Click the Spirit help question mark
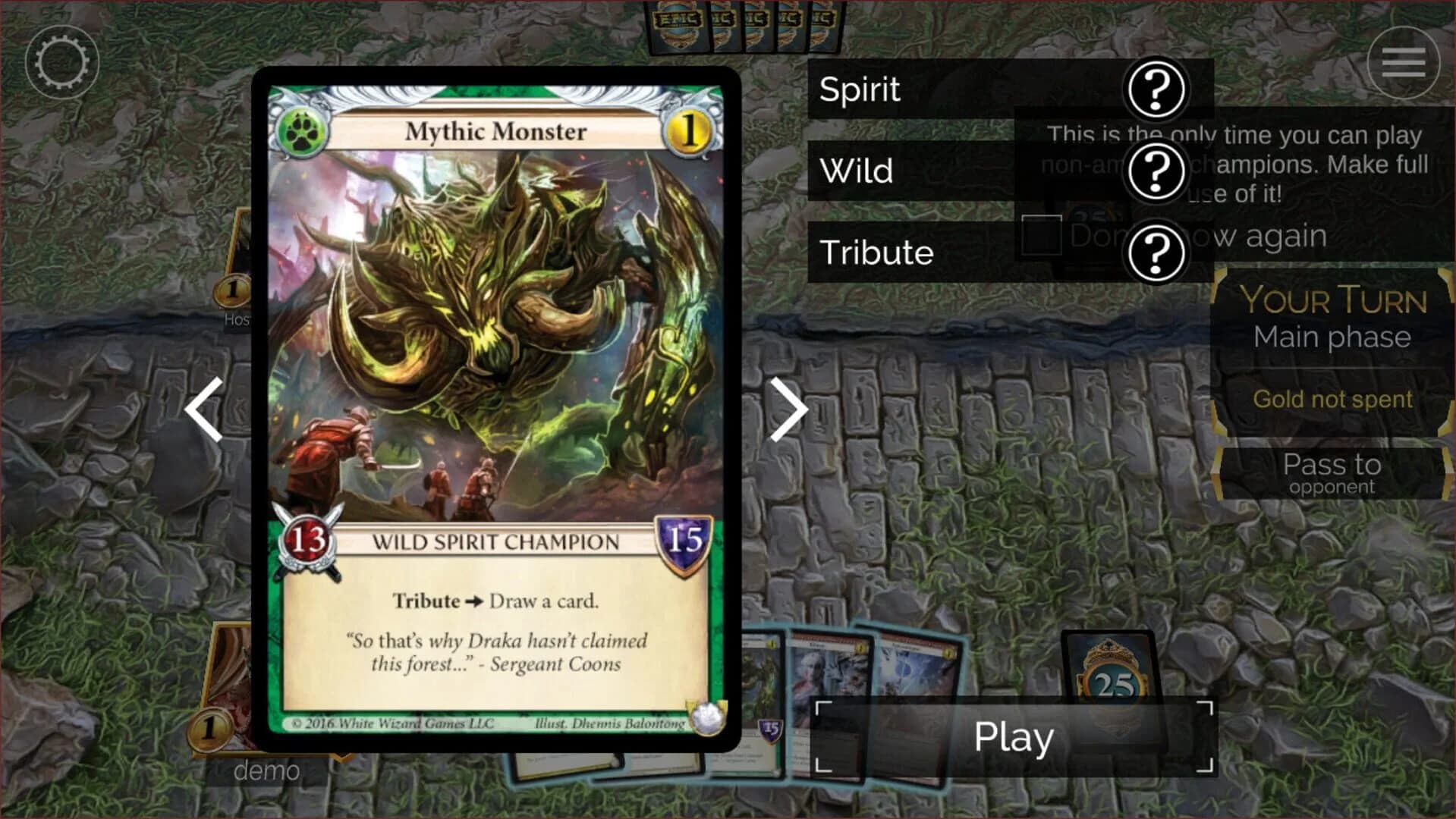Image resolution: width=1456 pixels, height=819 pixels. (x=1156, y=89)
